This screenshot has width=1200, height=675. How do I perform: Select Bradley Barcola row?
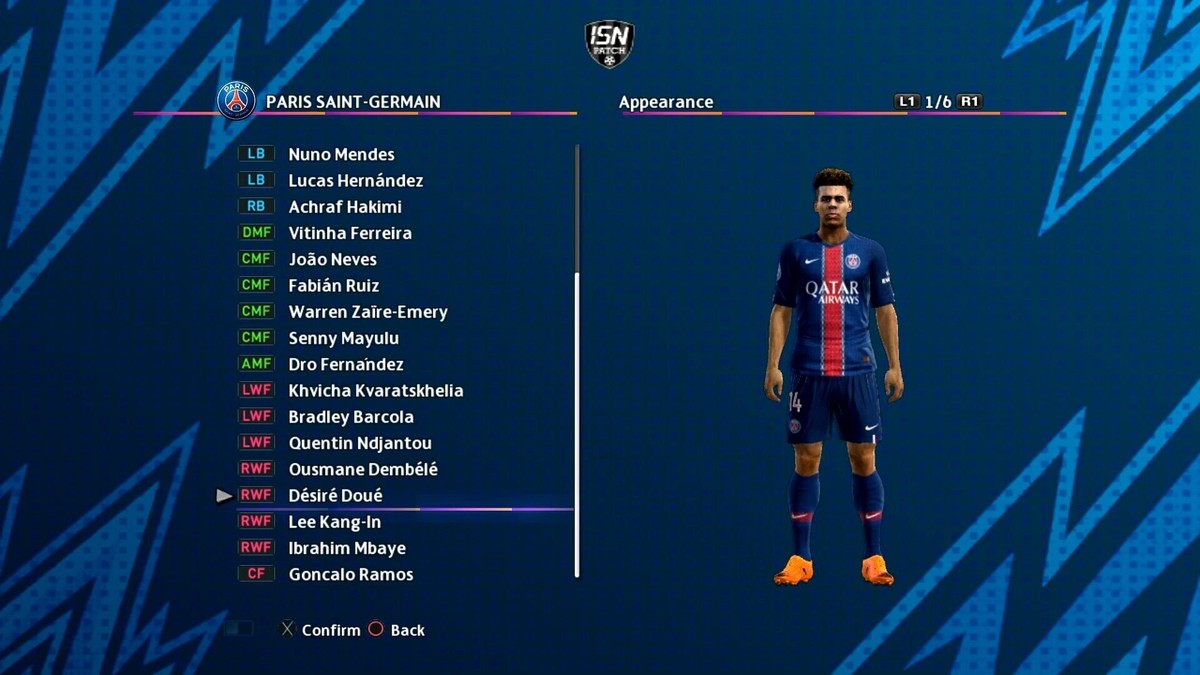tap(351, 417)
